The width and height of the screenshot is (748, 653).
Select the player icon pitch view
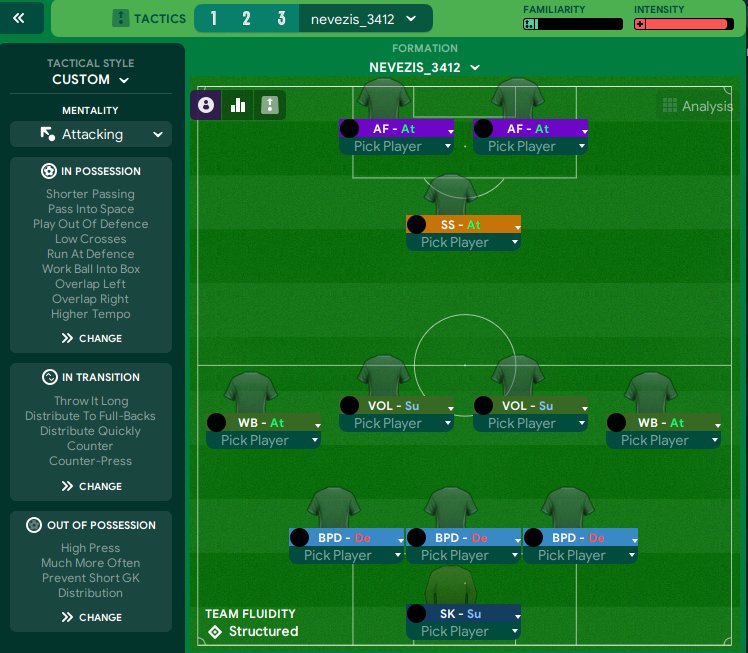click(207, 105)
